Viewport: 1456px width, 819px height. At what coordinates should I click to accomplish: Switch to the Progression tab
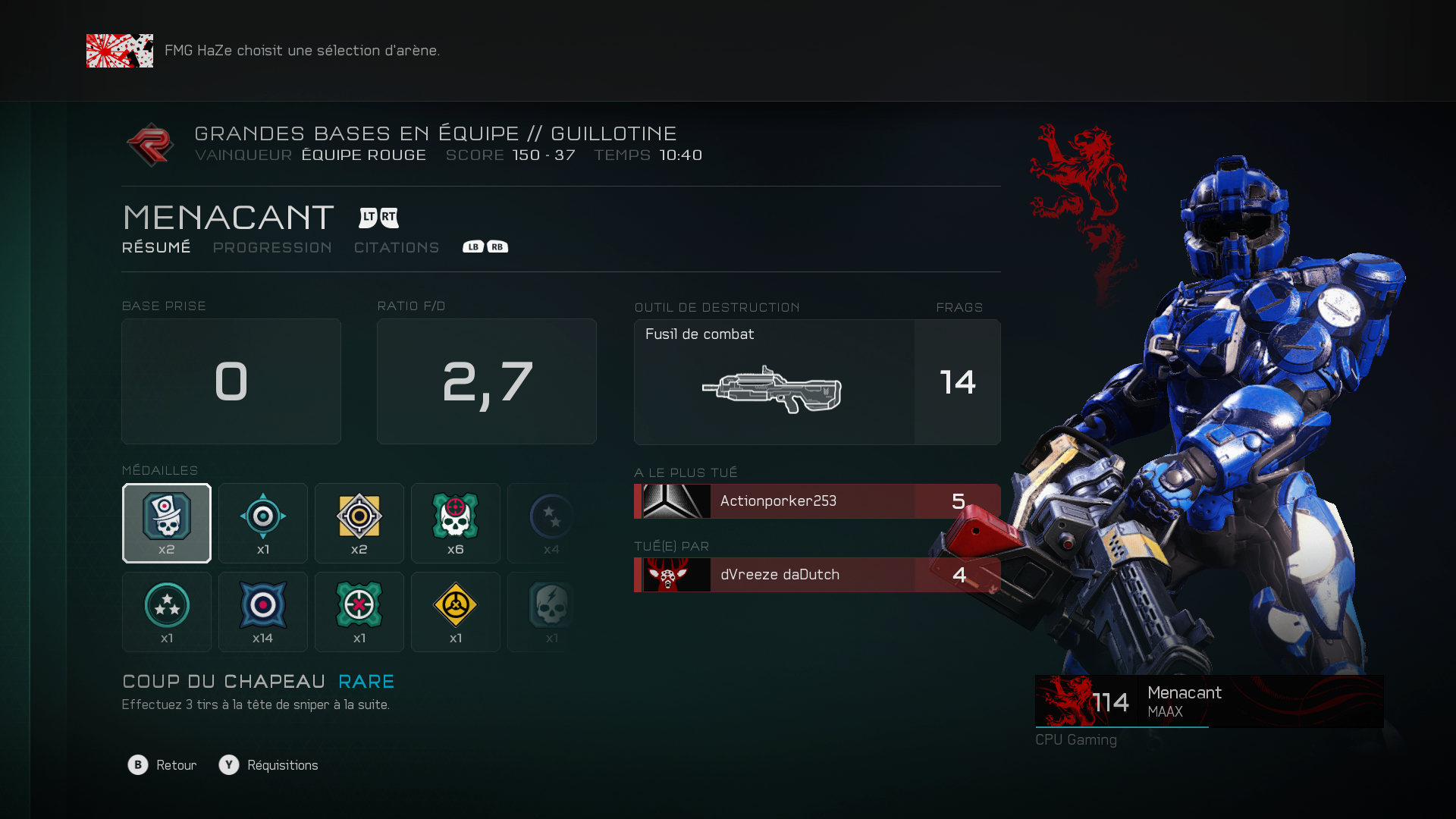[272, 248]
